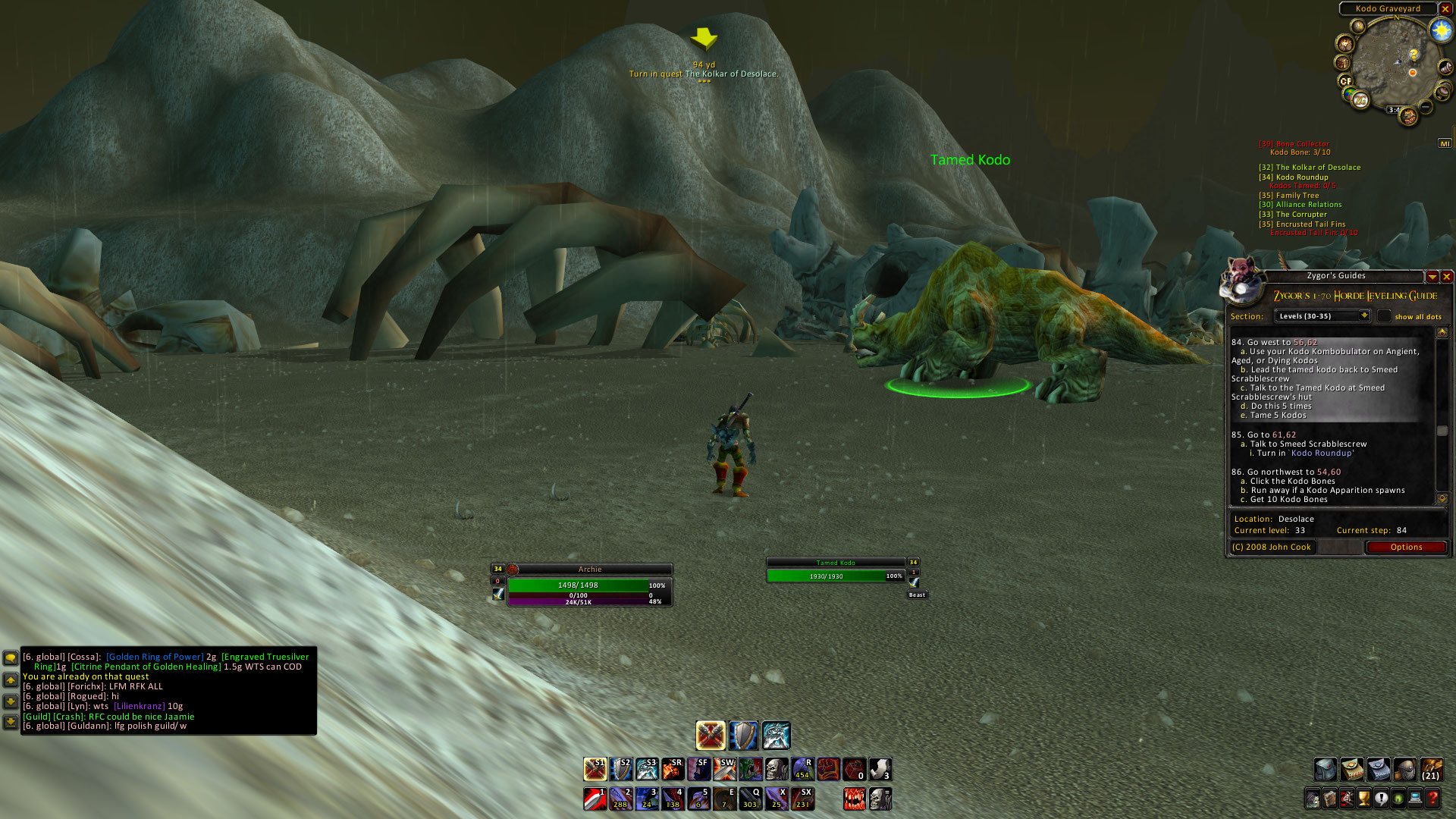Activate Battle Stance crossed-maces icon in stance bar
1456x819 pixels.
[x=711, y=736]
